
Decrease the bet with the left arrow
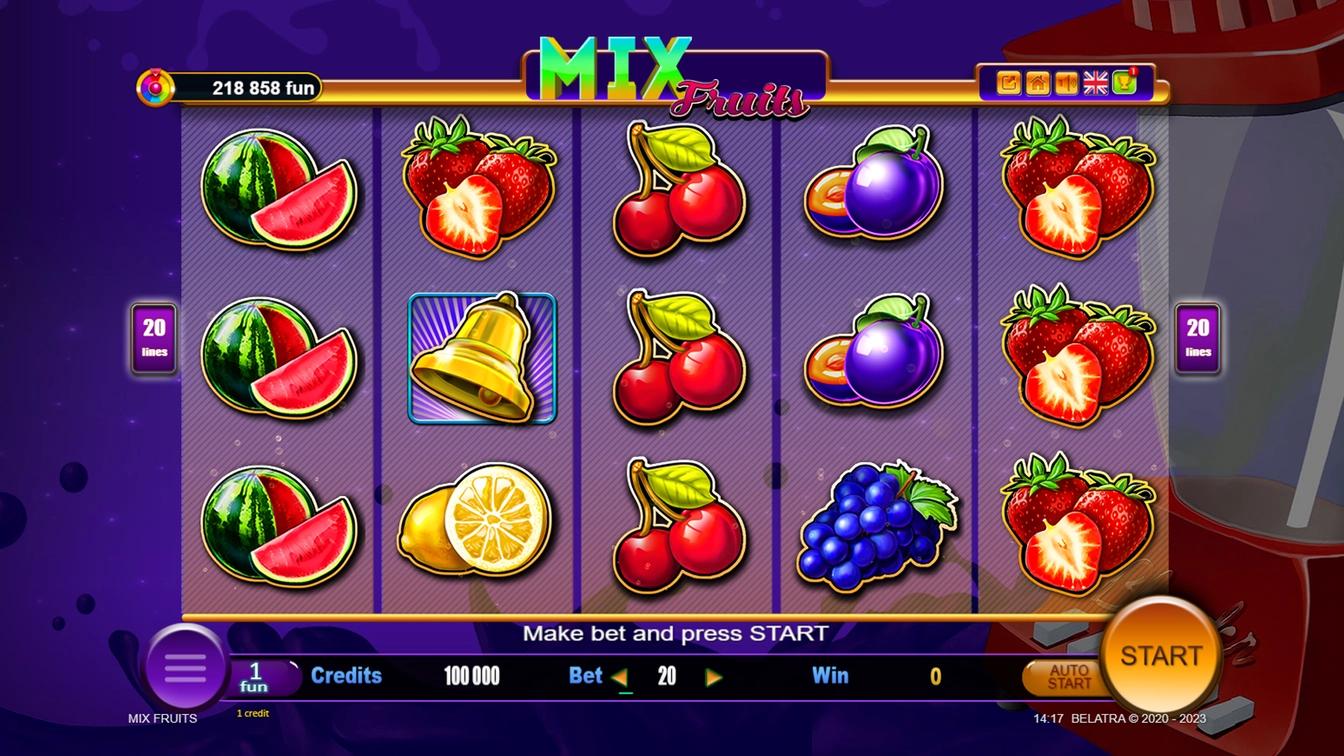[621, 676]
